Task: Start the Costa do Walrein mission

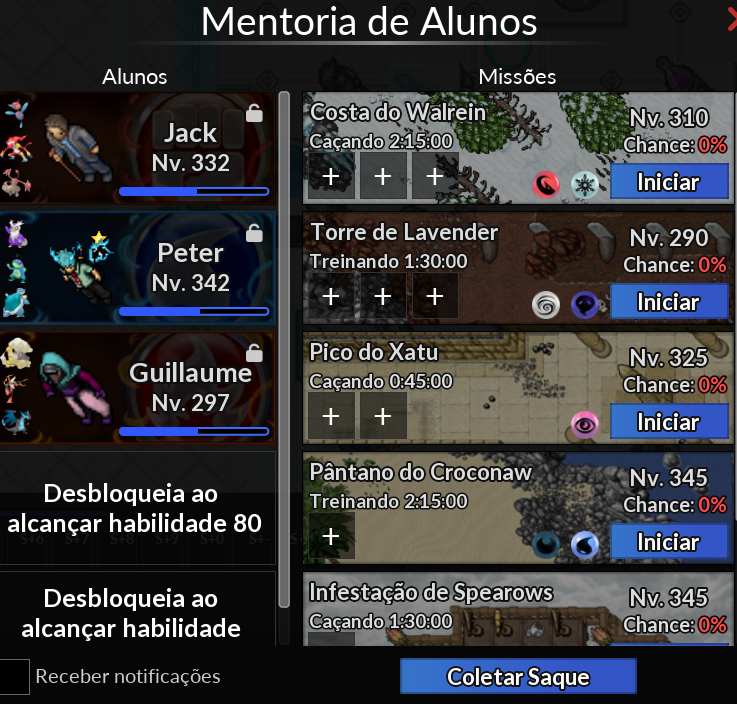Action: 668,182
